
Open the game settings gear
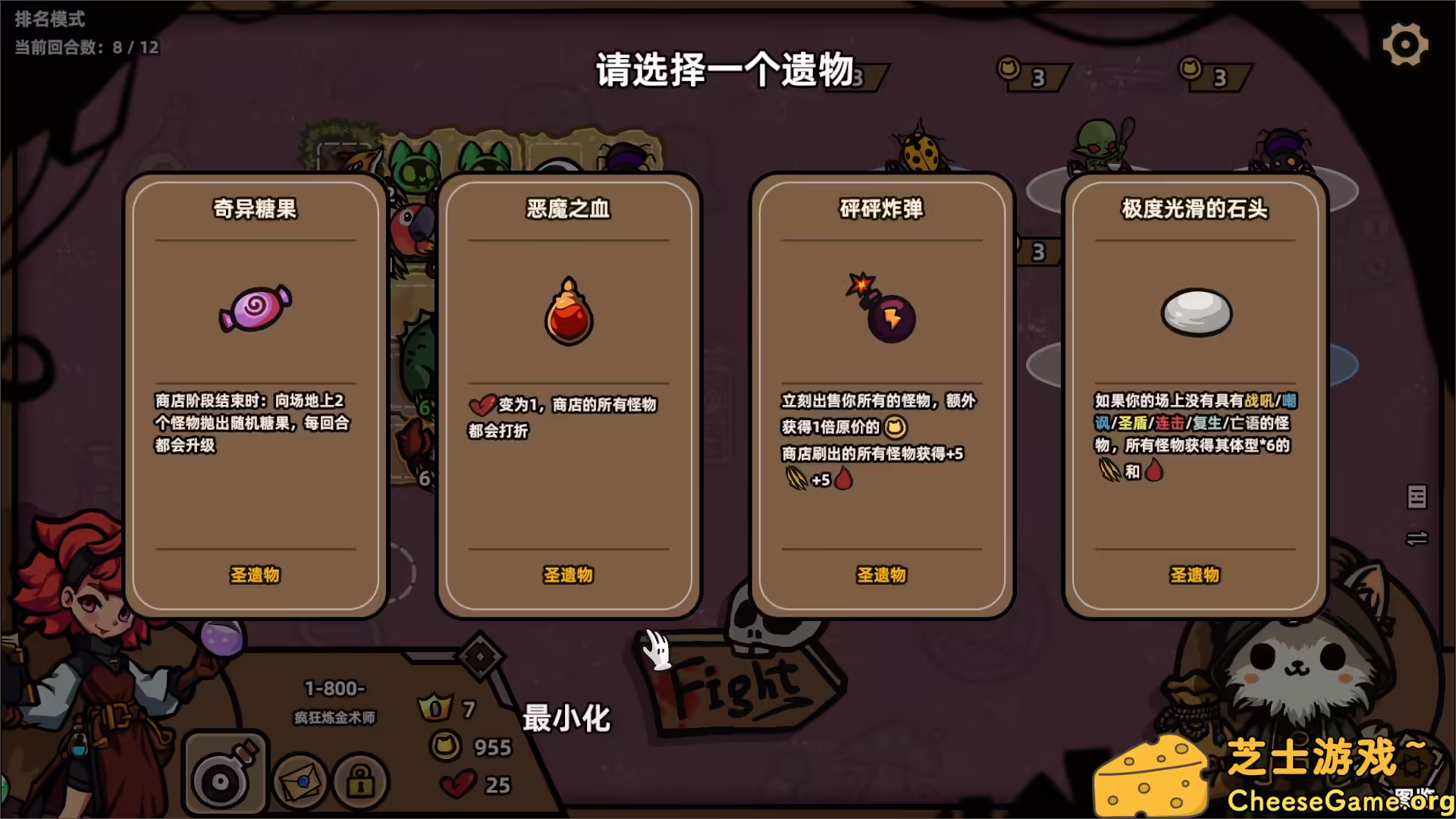tap(1405, 43)
